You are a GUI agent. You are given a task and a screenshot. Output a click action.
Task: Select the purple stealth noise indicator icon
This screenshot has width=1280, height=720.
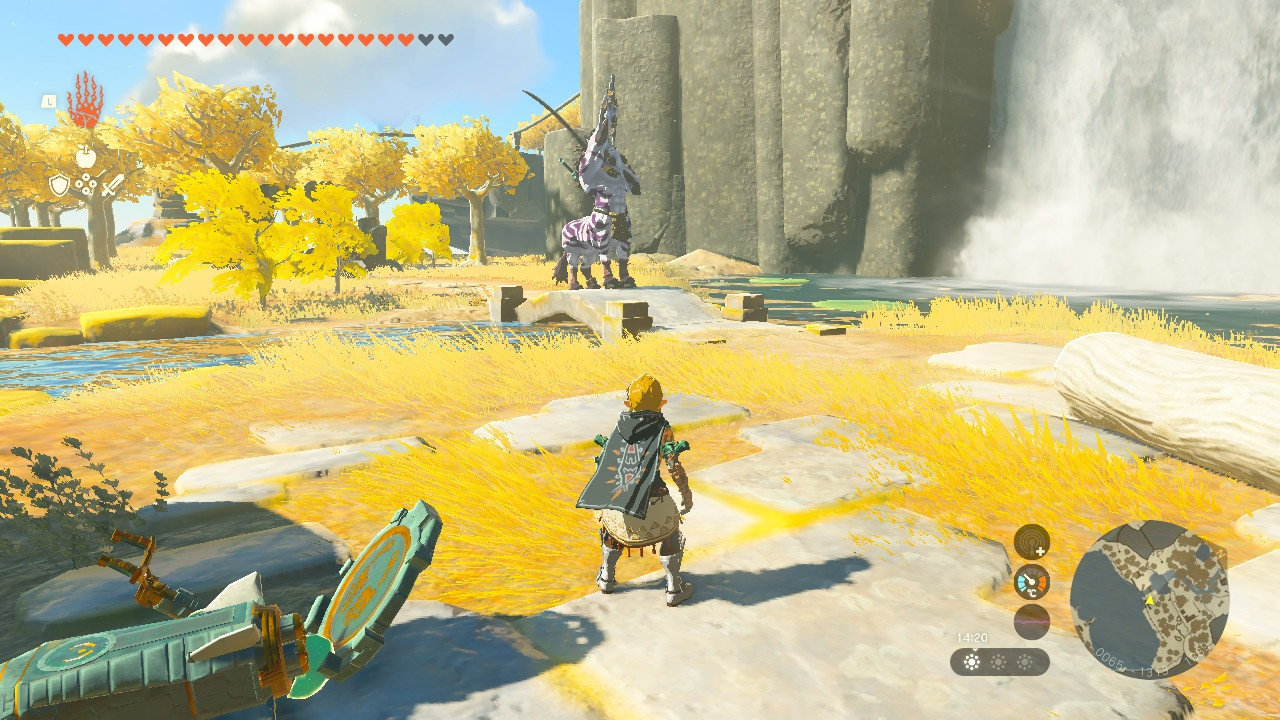point(1031,620)
